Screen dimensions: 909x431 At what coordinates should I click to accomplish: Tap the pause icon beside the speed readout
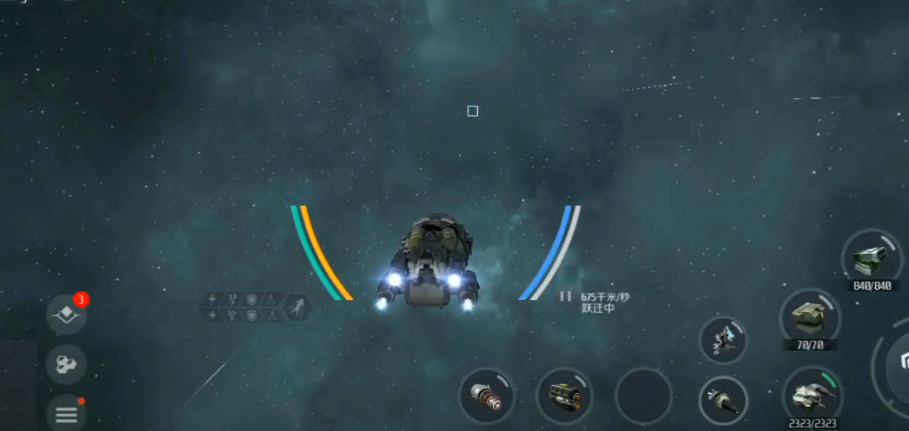click(x=565, y=296)
